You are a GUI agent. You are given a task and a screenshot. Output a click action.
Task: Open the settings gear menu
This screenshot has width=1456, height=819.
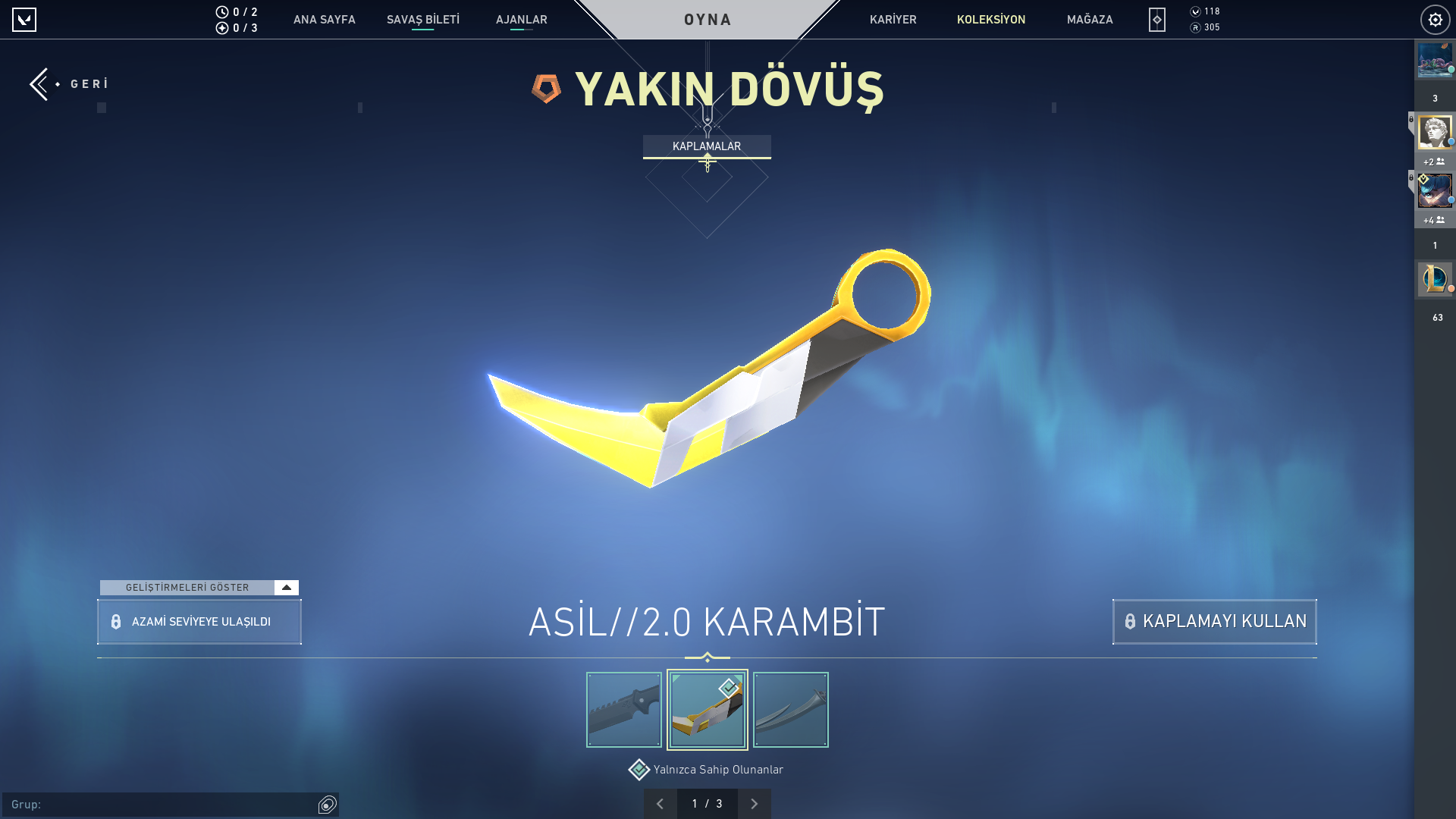tap(1435, 20)
